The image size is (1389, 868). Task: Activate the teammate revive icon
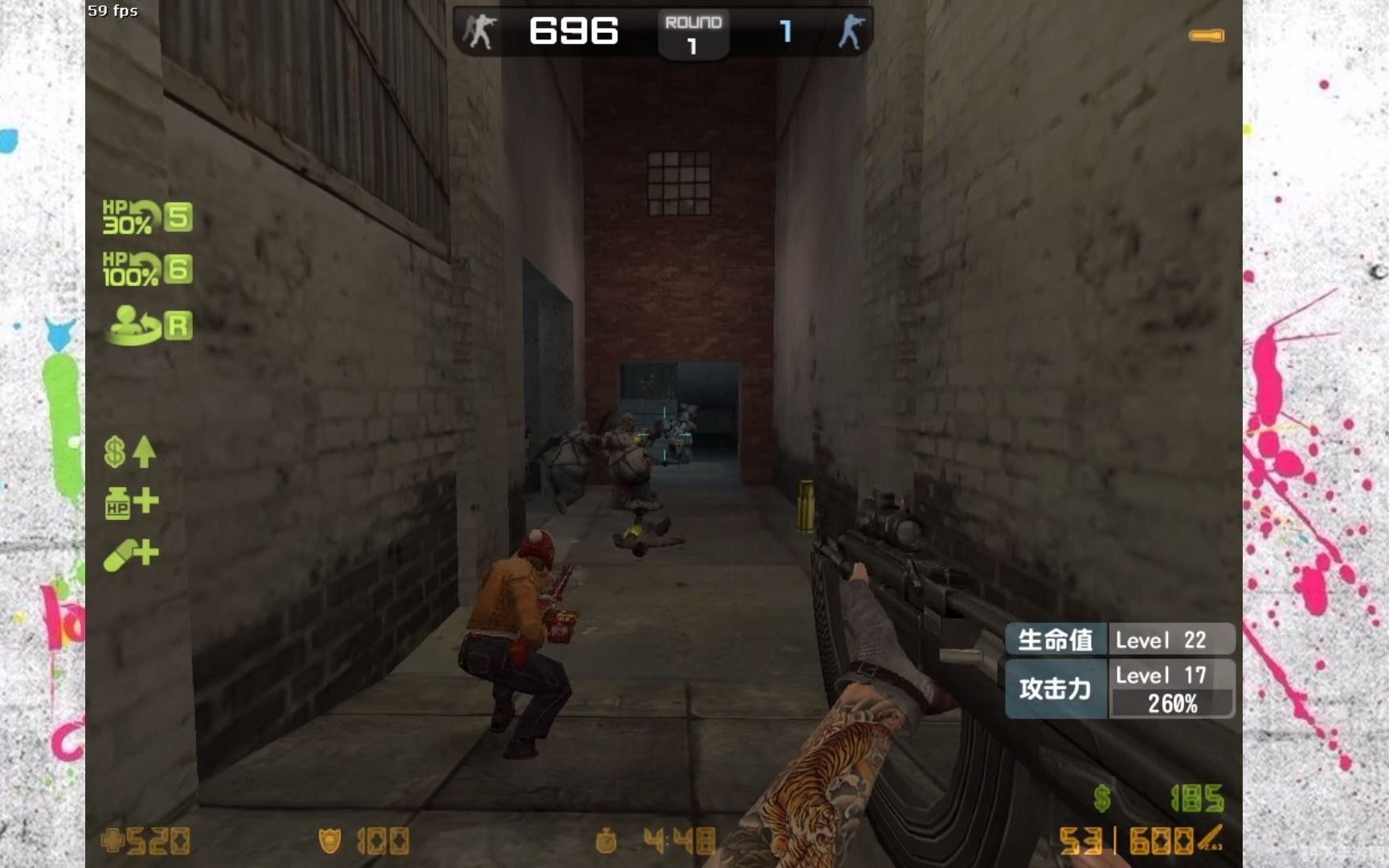[149, 325]
